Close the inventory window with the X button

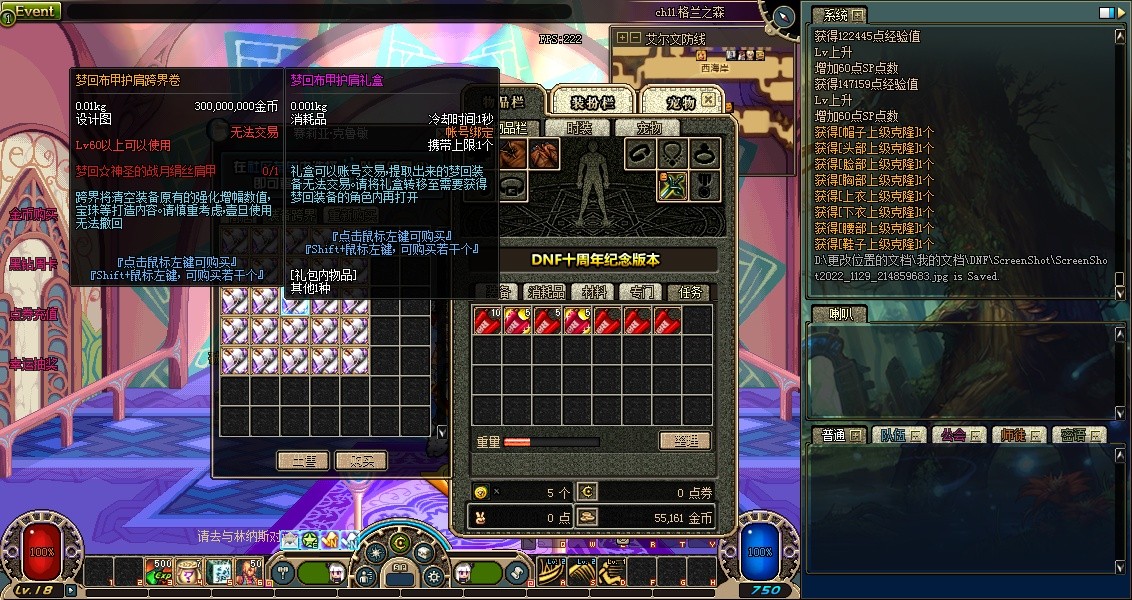click(x=708, y=100)
